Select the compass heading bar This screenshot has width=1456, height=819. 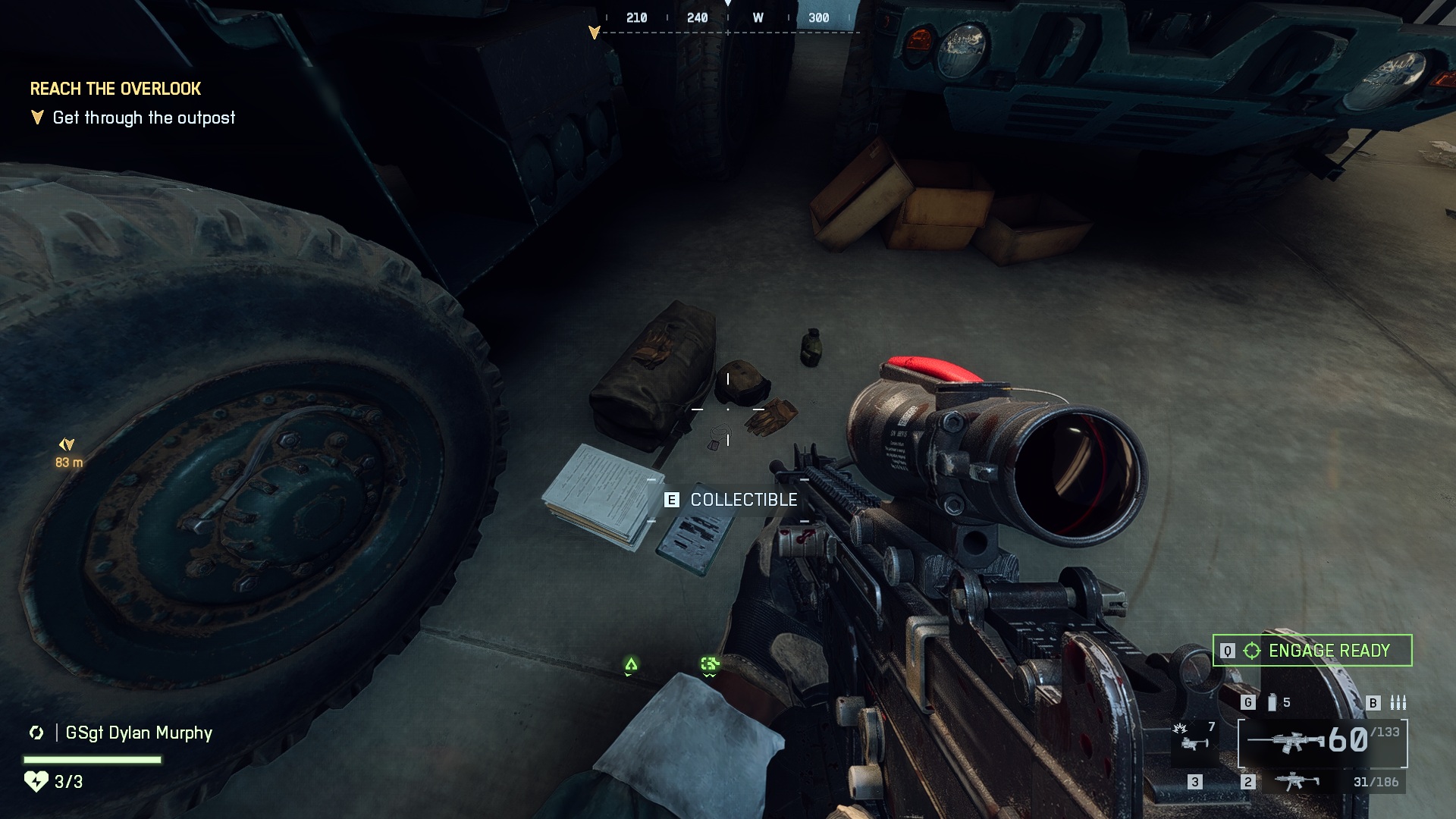point(728,18)
